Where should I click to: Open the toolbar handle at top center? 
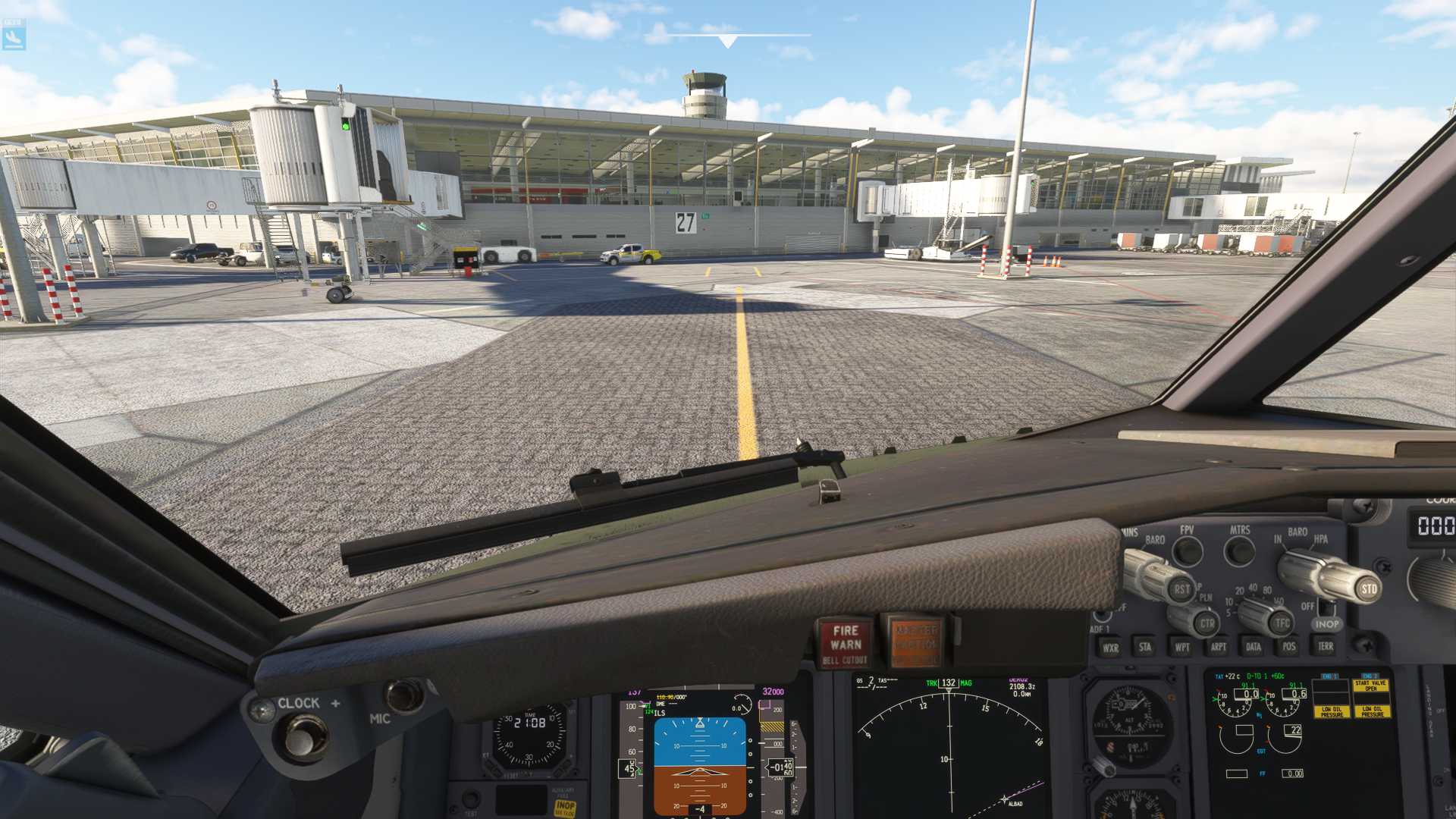tap(728, 41)
